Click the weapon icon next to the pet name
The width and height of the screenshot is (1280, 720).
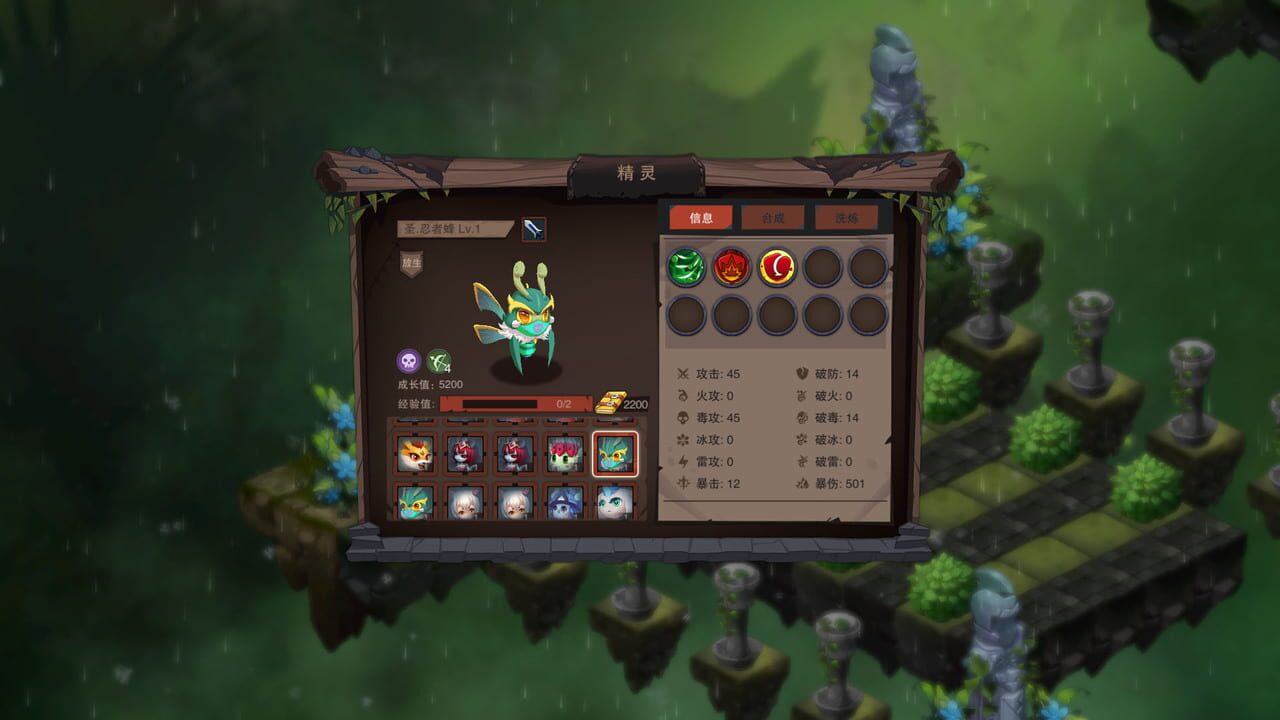coord(533,227)
